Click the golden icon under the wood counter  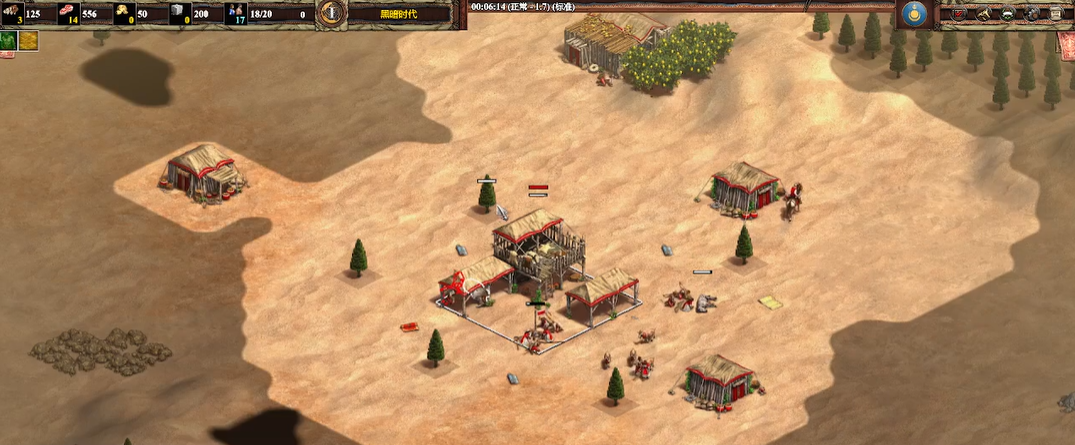(x=28, y=40)
